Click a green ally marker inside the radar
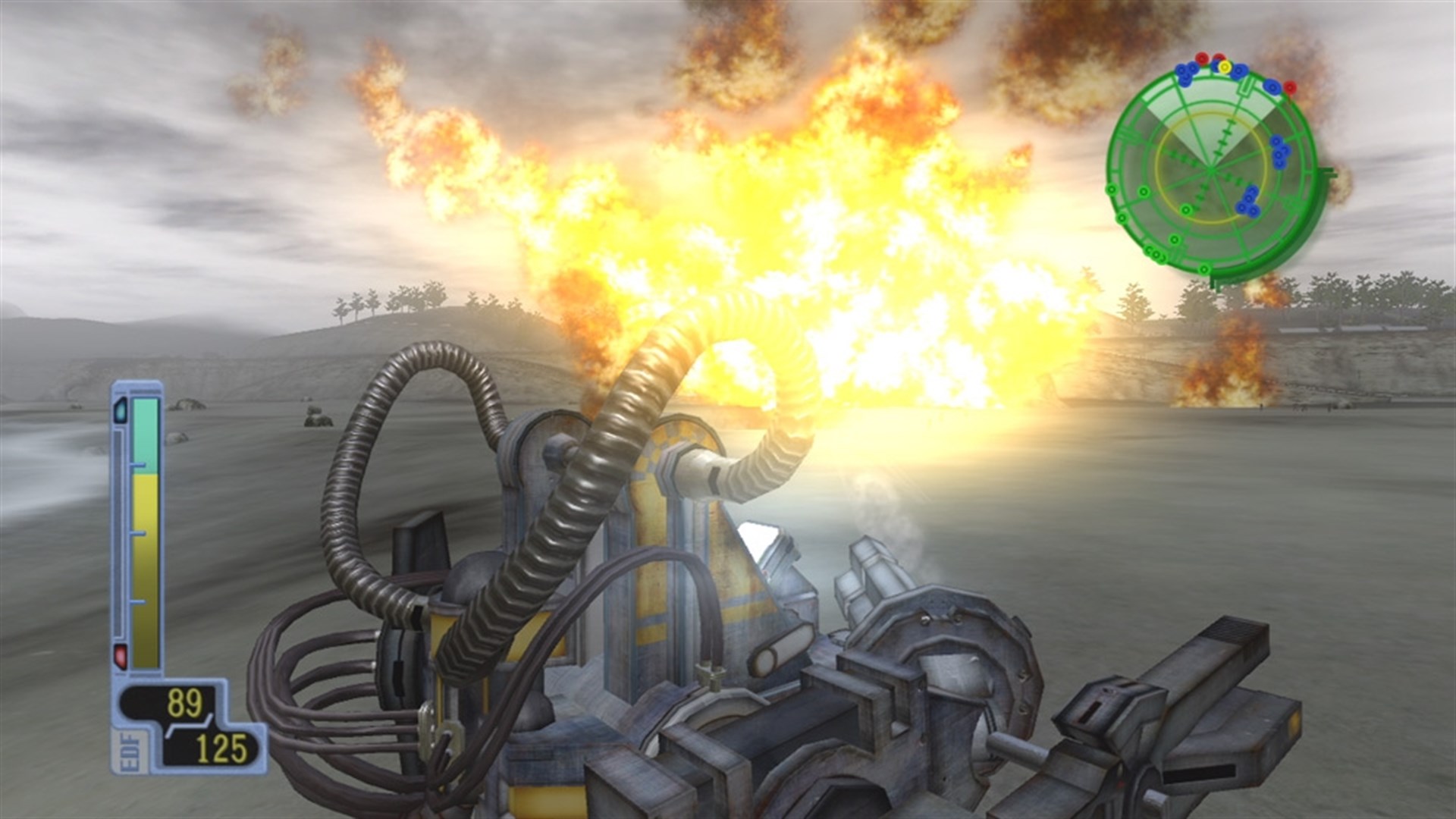The image size is (1456, 819). pyautogui.click(x=1185, y=209)
